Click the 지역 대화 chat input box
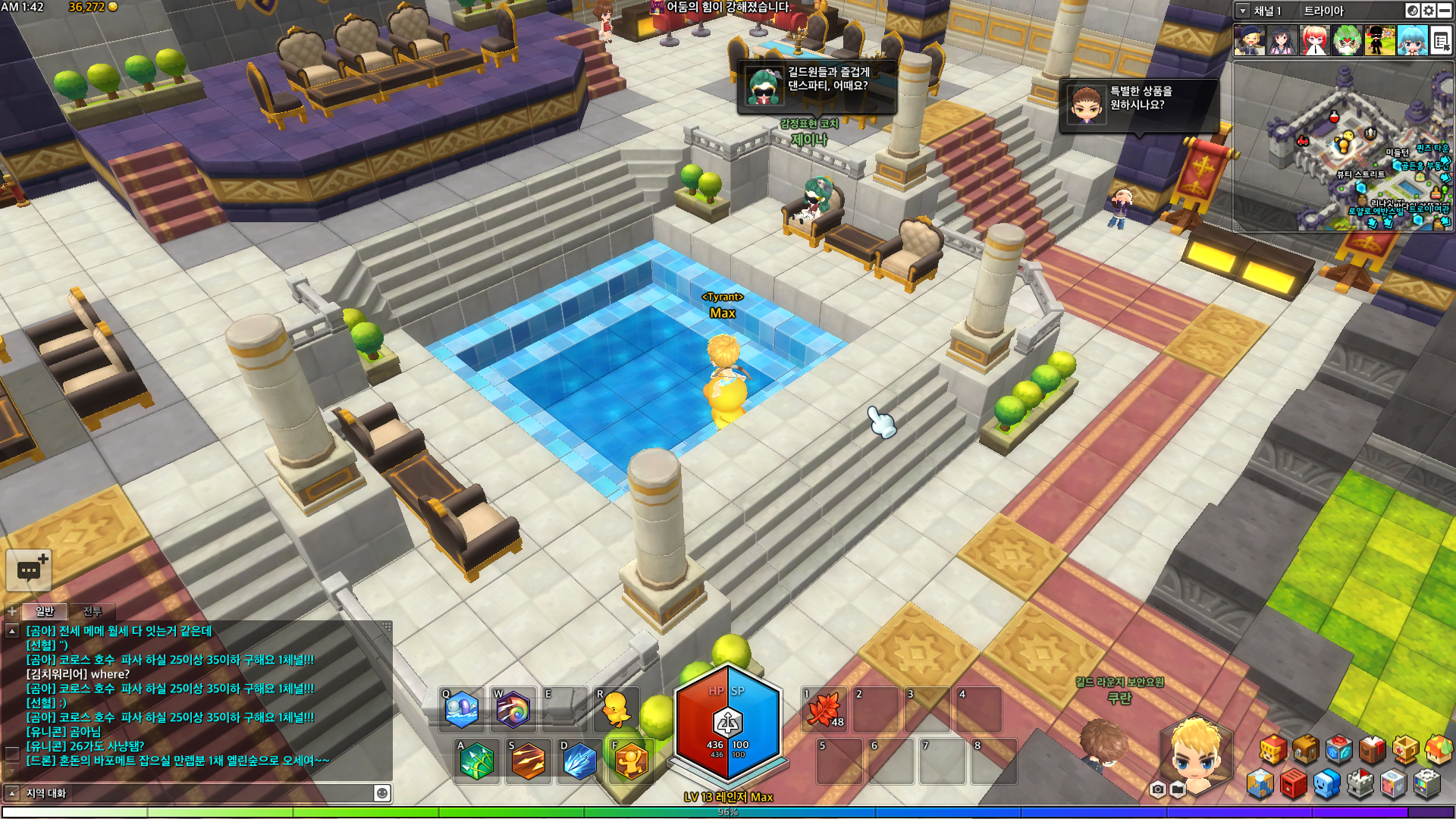This screenshot has width=1456, height=819. coord(197,793)
